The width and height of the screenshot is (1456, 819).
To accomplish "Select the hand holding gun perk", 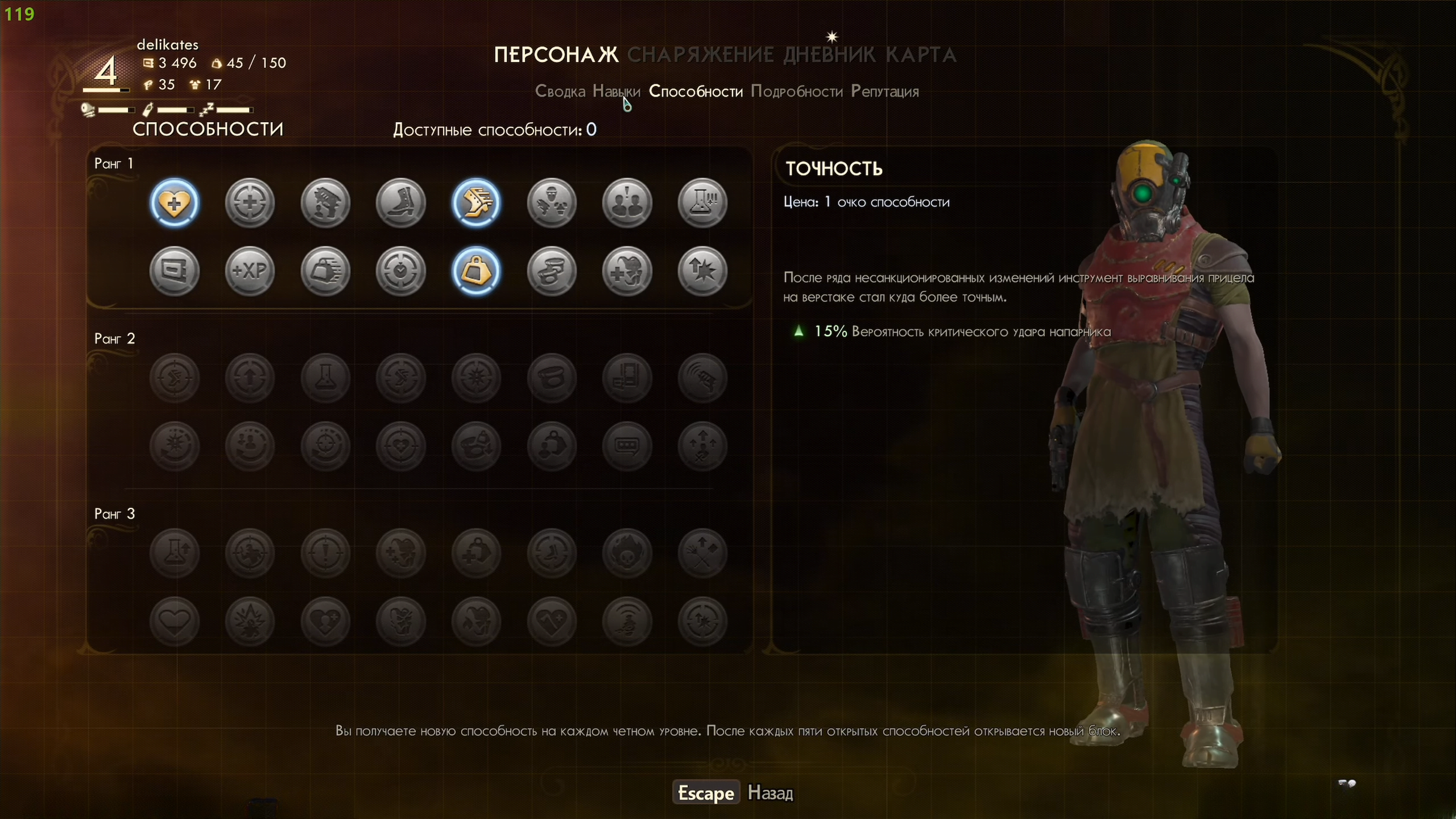I will point(325,203).
